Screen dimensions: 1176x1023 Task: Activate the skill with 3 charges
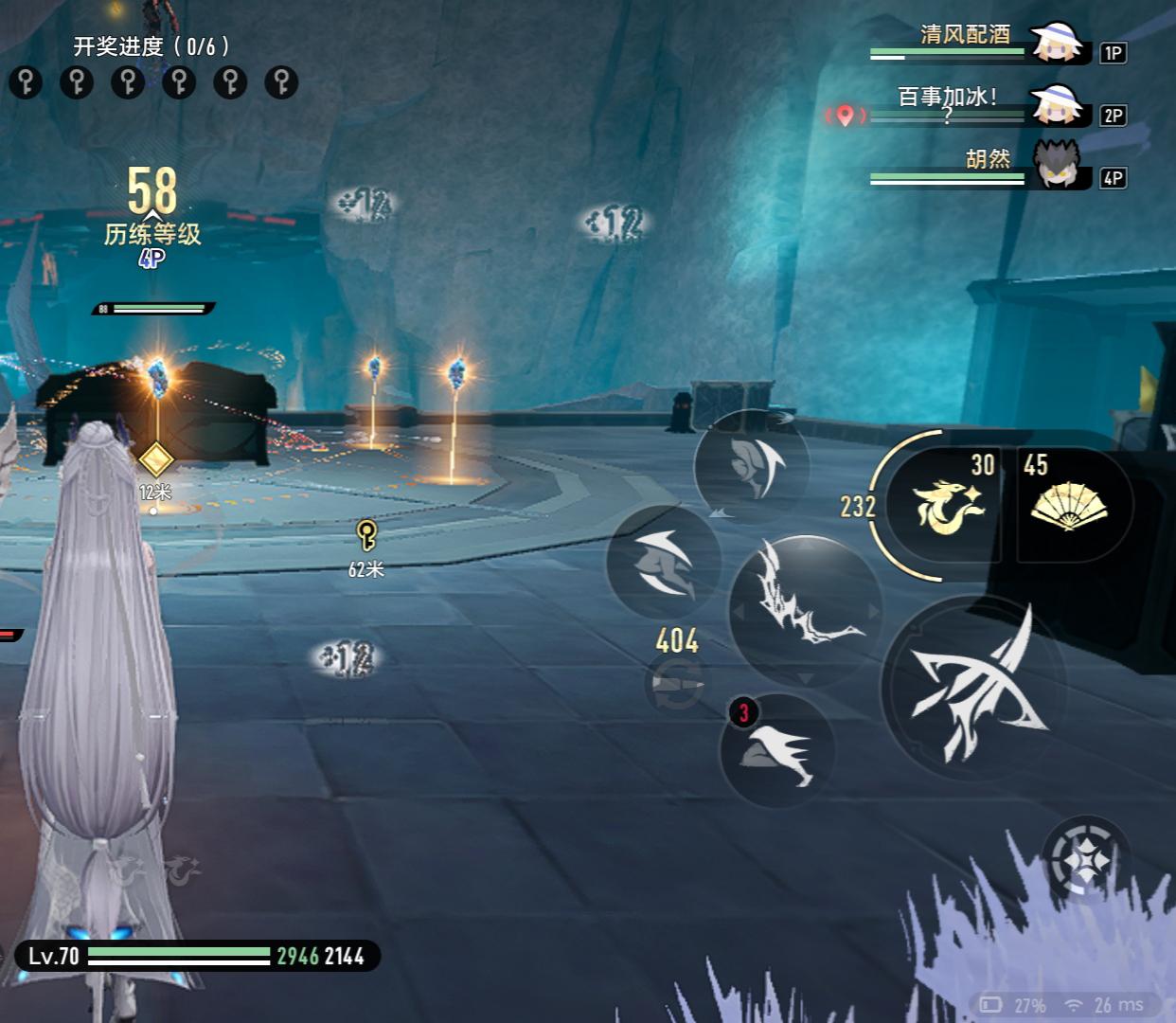[777, 750]
